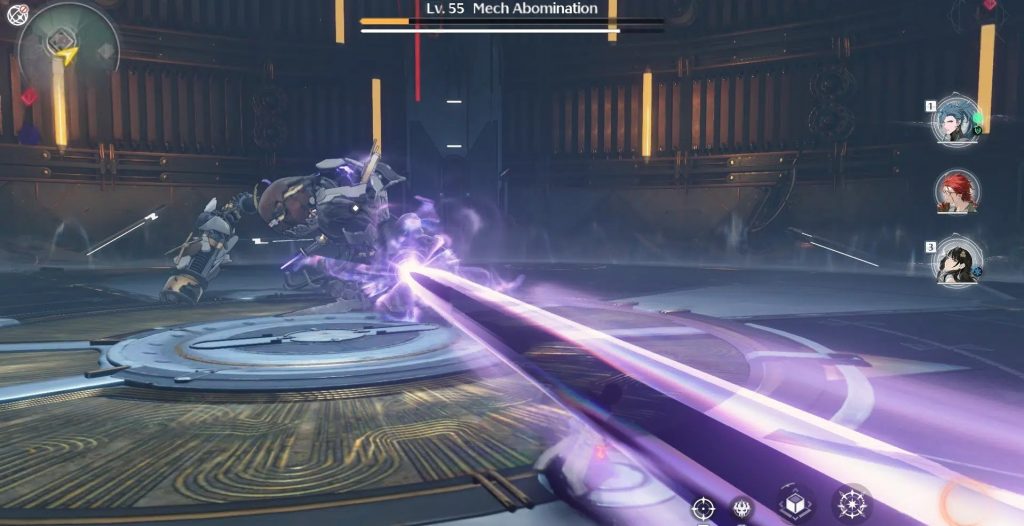Activate the compass-star skill icon

pos(851,505)
